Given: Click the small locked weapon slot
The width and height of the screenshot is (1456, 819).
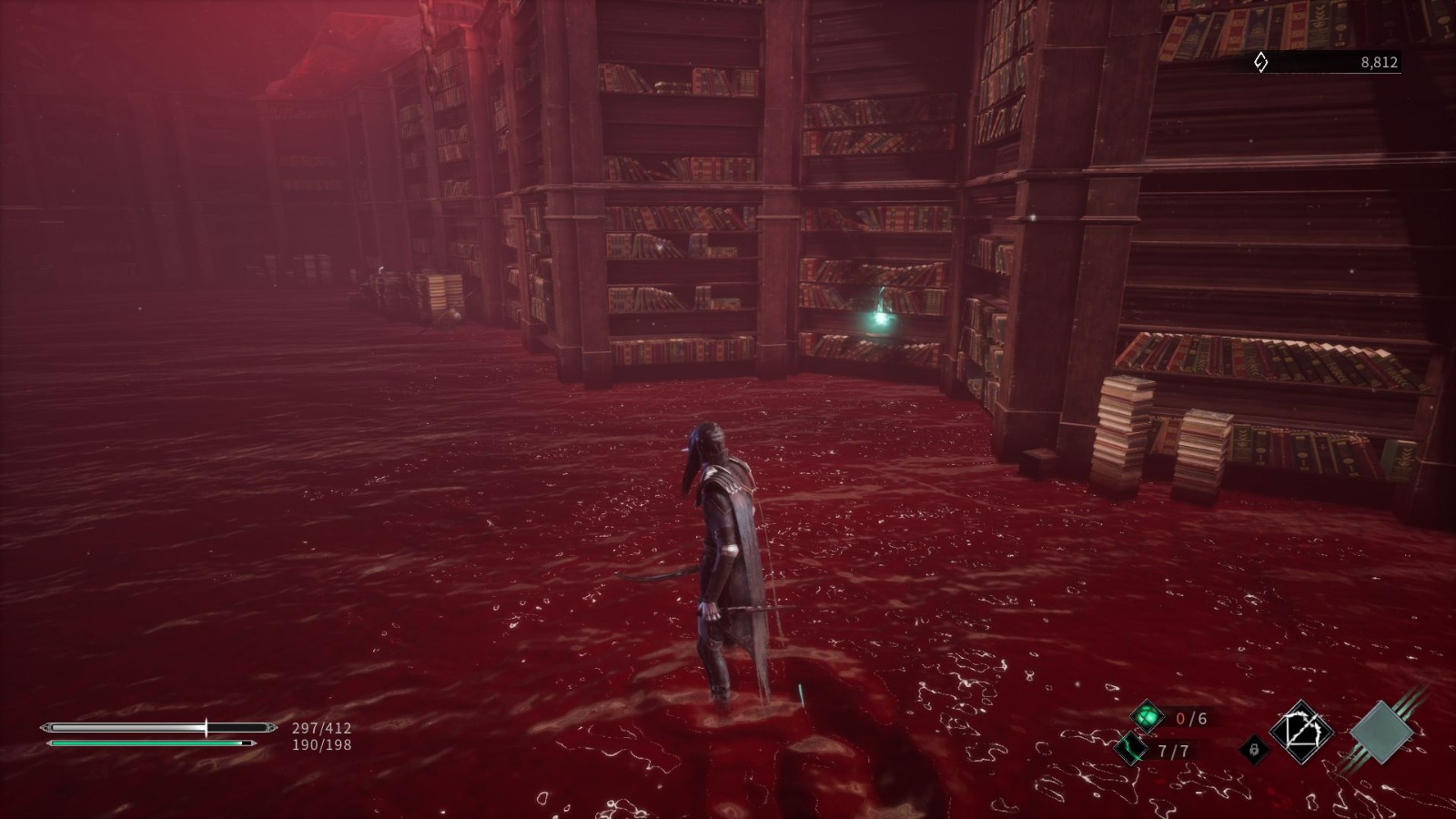Looking at the screenshot, I should (1254, 750).
